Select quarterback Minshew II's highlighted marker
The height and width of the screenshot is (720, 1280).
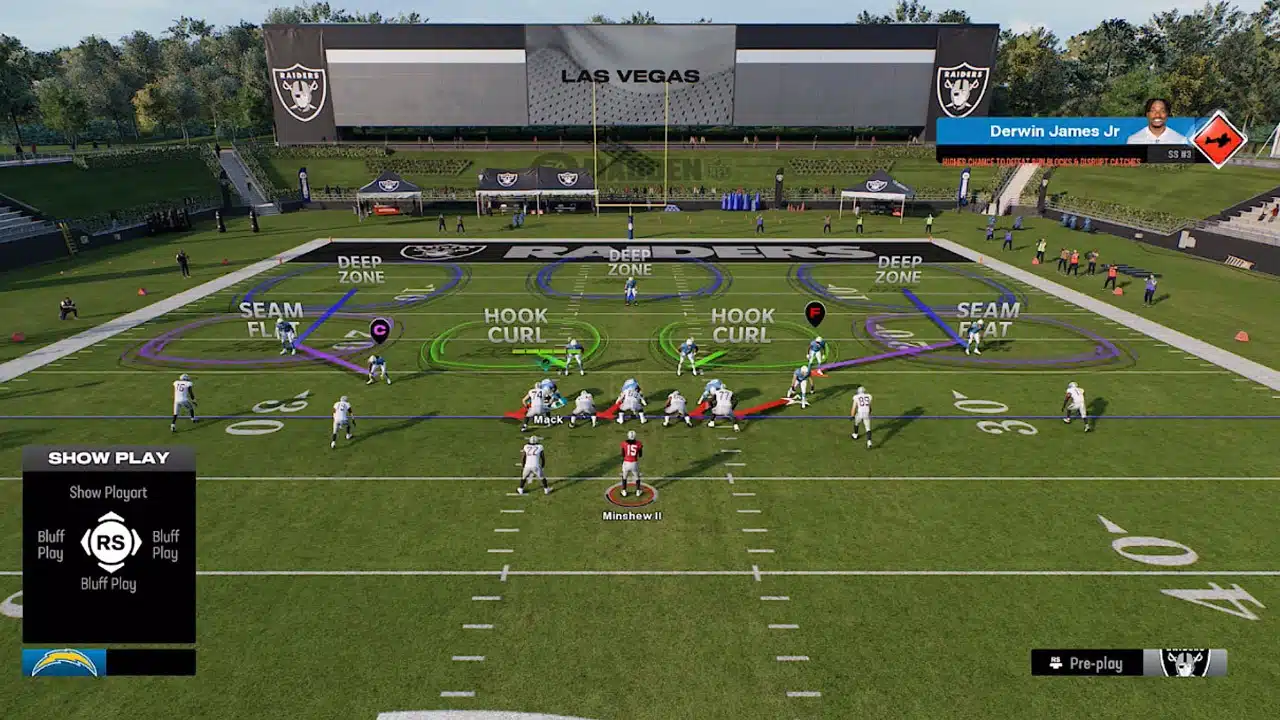point(631,494)
